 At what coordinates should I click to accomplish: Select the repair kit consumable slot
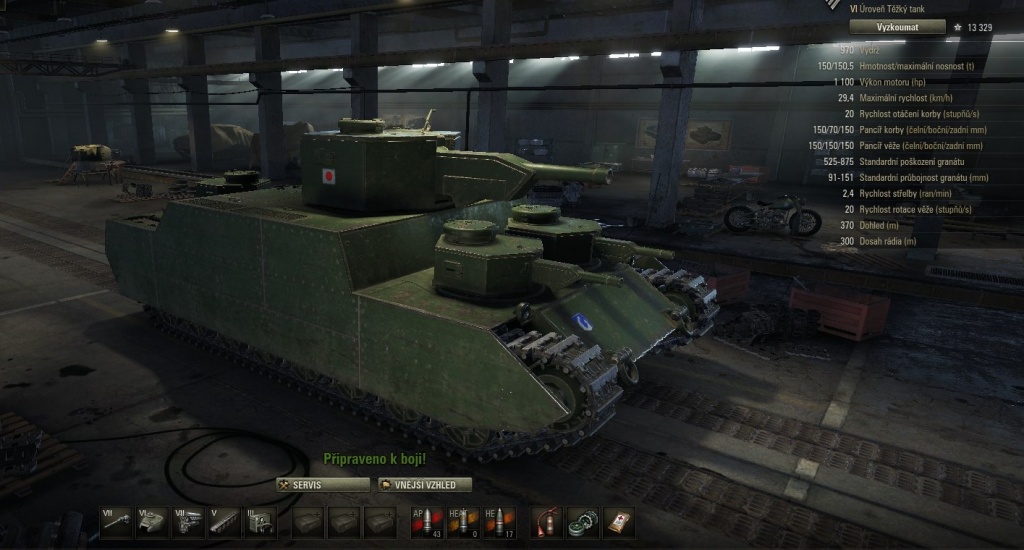click(x=582, y=521)
